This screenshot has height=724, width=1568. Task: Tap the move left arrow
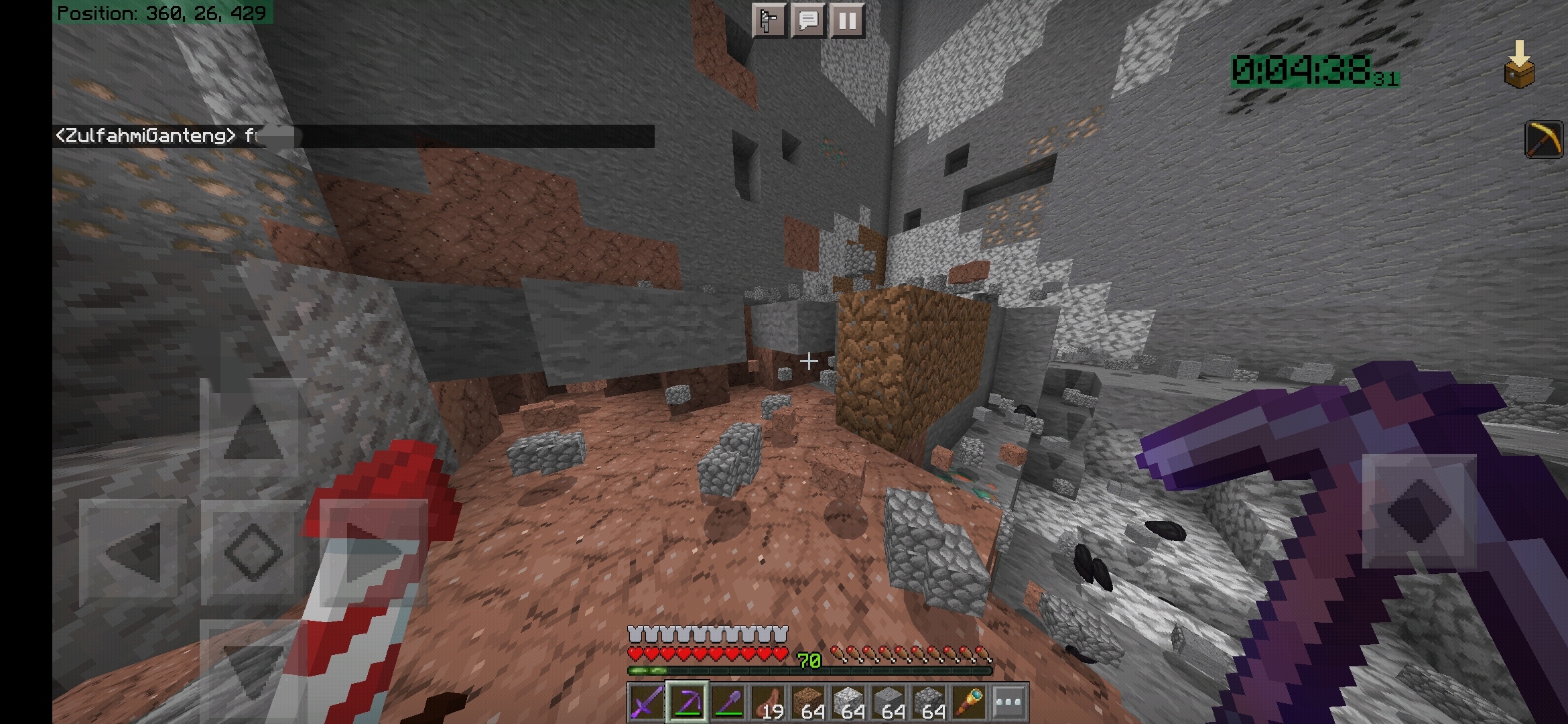(x=133, y=551)
